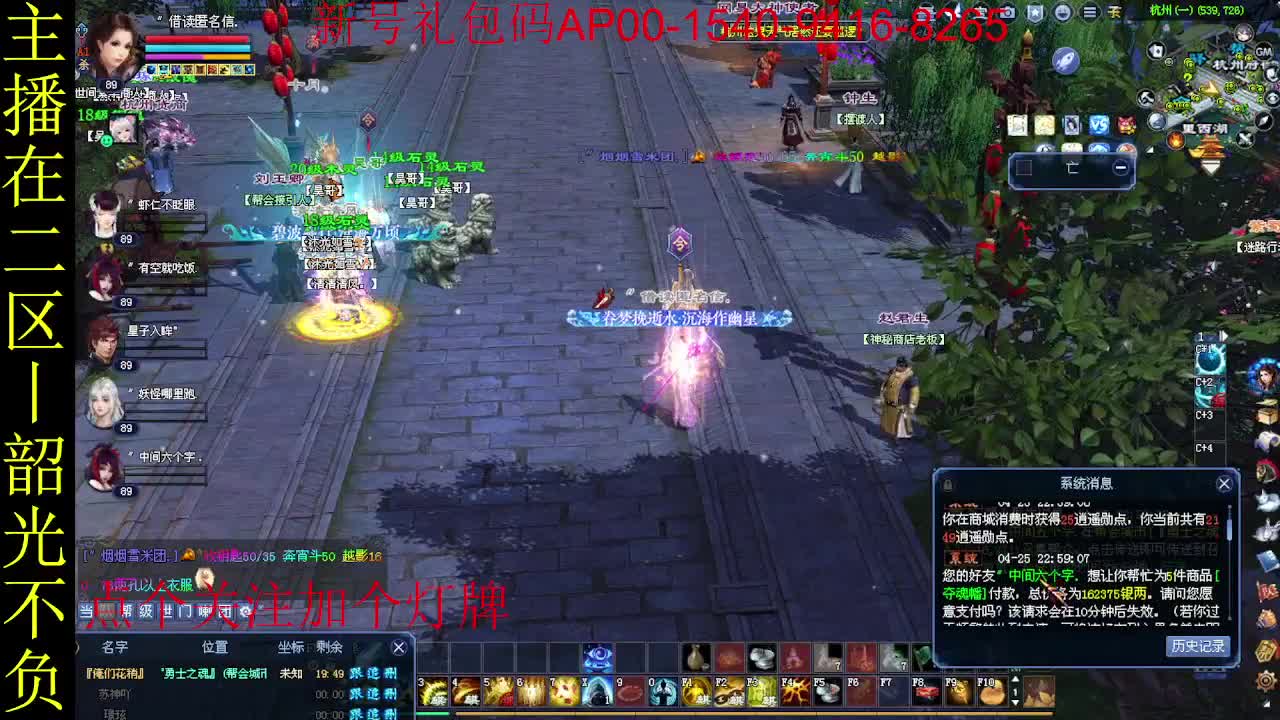Collapse the 亡 tracker bar with its minus toggle
This screenshot has height=720, width=1280.
1119,167
